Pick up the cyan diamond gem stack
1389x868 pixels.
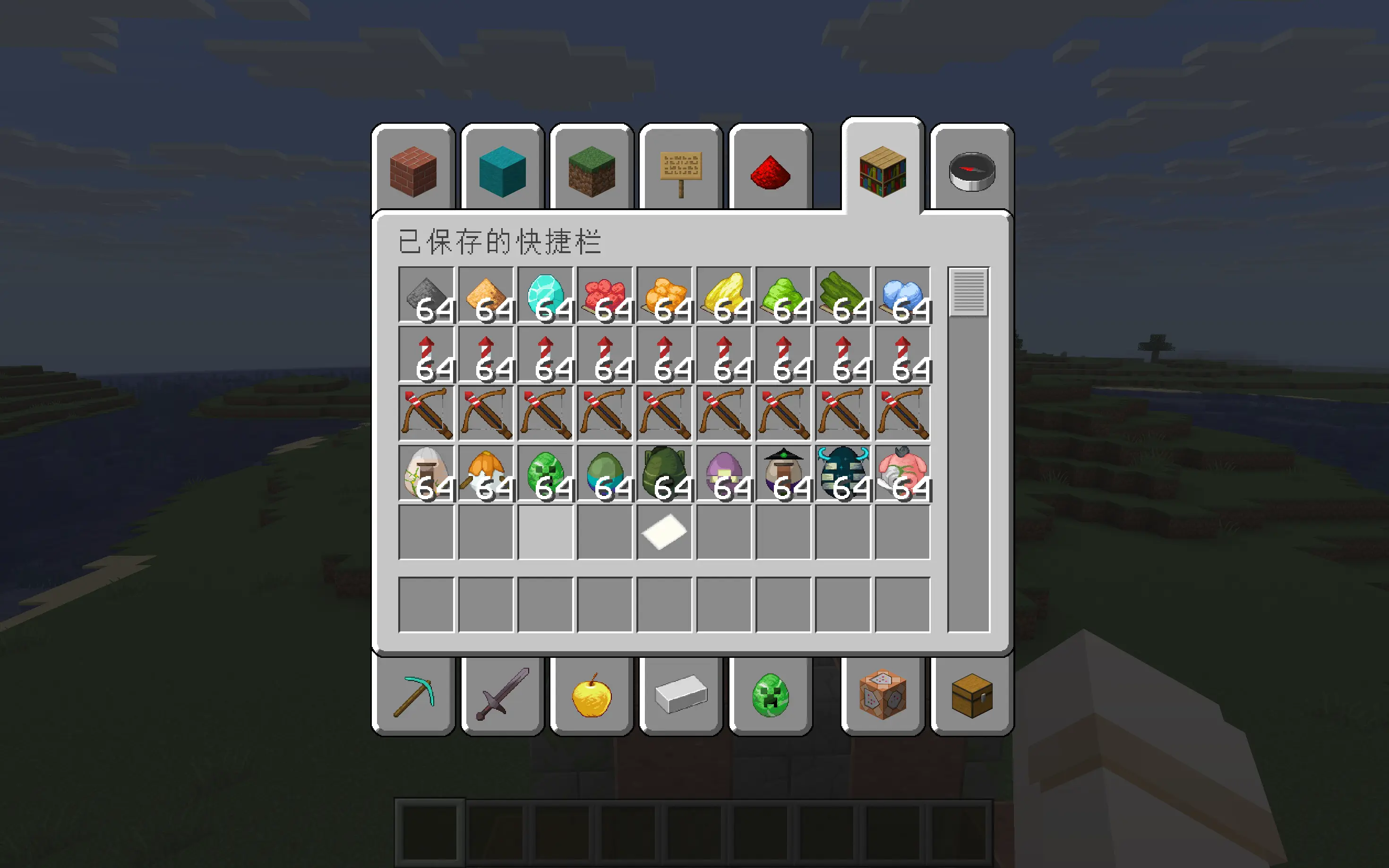[546, 295]
